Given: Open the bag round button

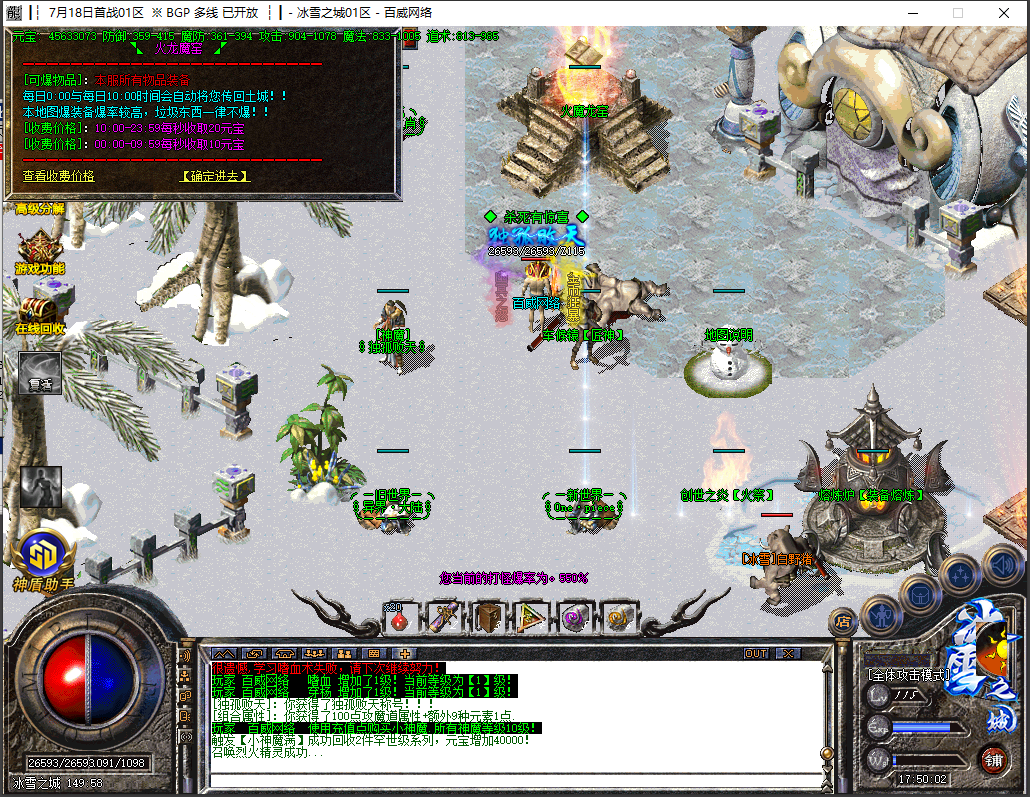Looking at the screenshot, I should click(920, 594).
